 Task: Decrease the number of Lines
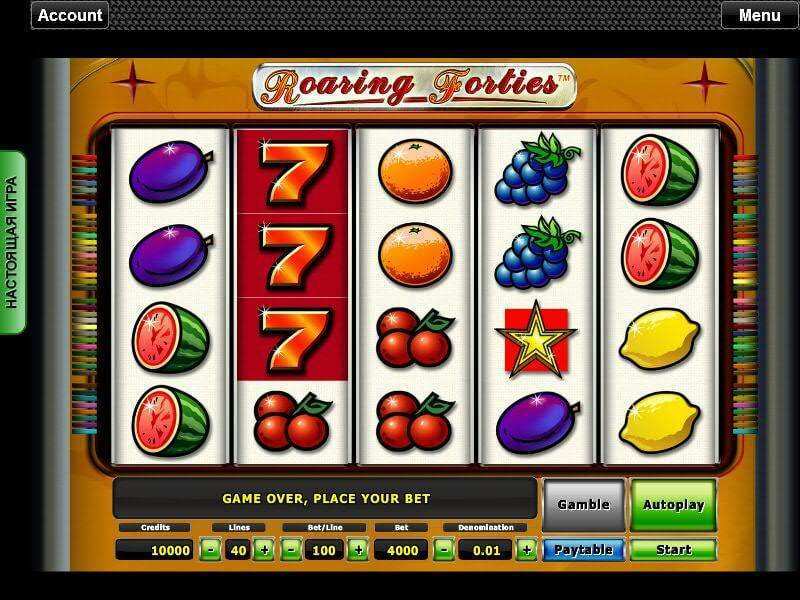click(210, 549)
